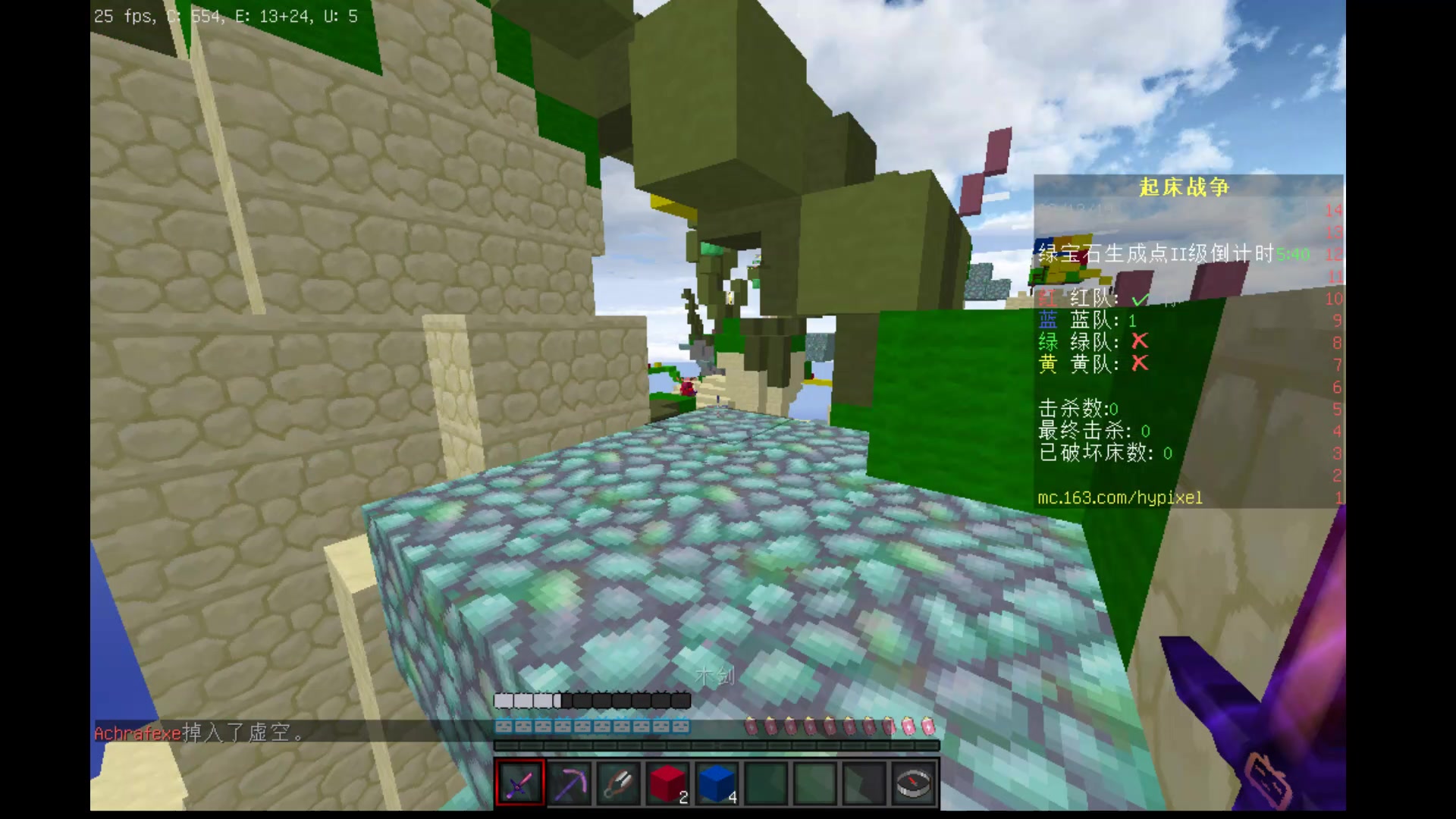Click the blue wool block stack of 4

(717, 781)
